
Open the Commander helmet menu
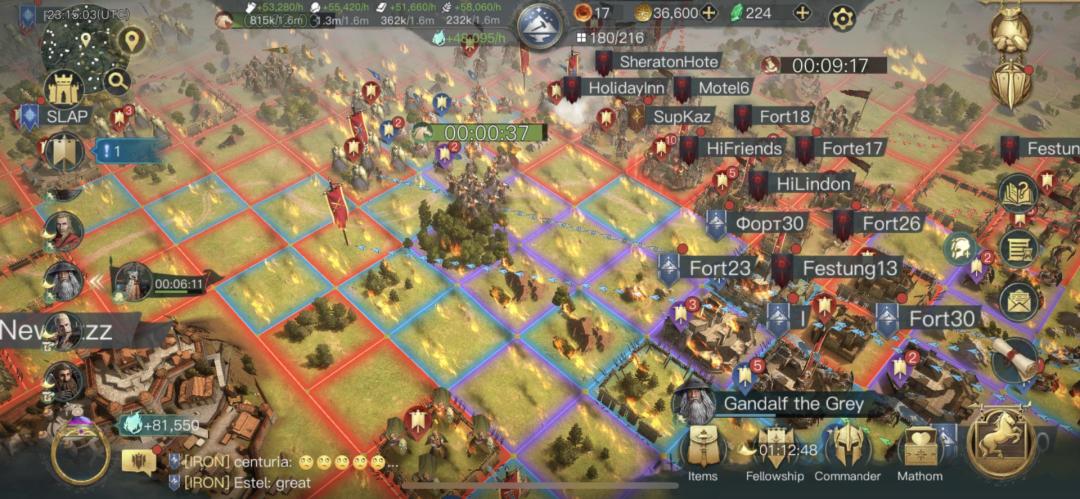coord(846,449)
